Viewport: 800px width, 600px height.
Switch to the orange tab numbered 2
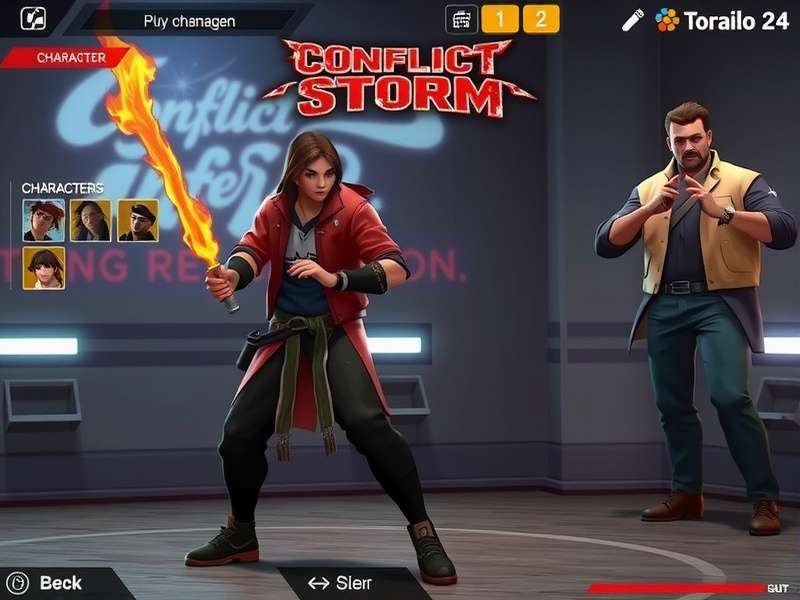541,19
